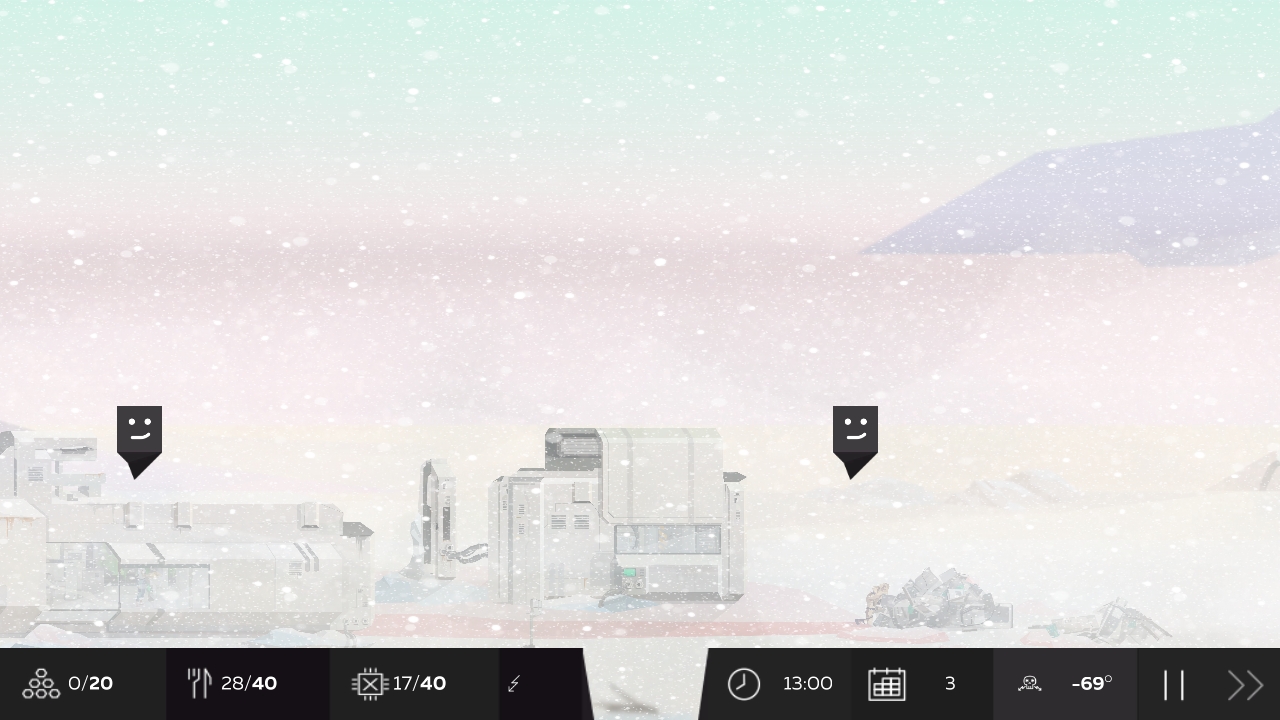Image resolution: width=1280 pixels, height=720 pixels.
Task: Click the -69° temperature value
Action: coord(1092,683)
